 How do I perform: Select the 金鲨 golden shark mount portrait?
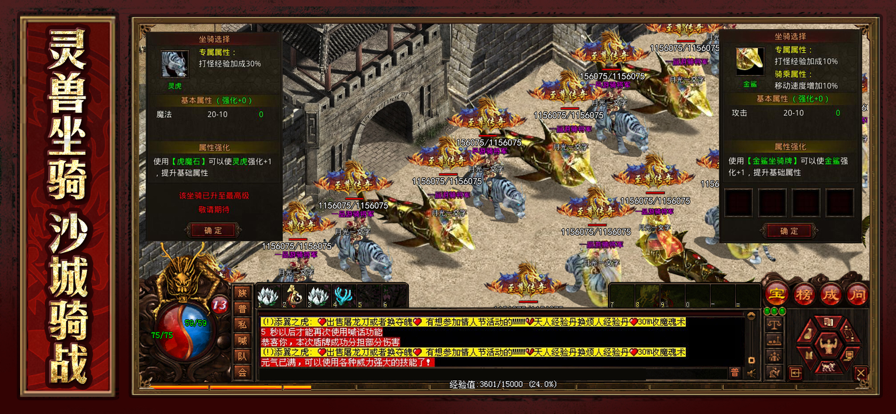click(x=749, y=61)
